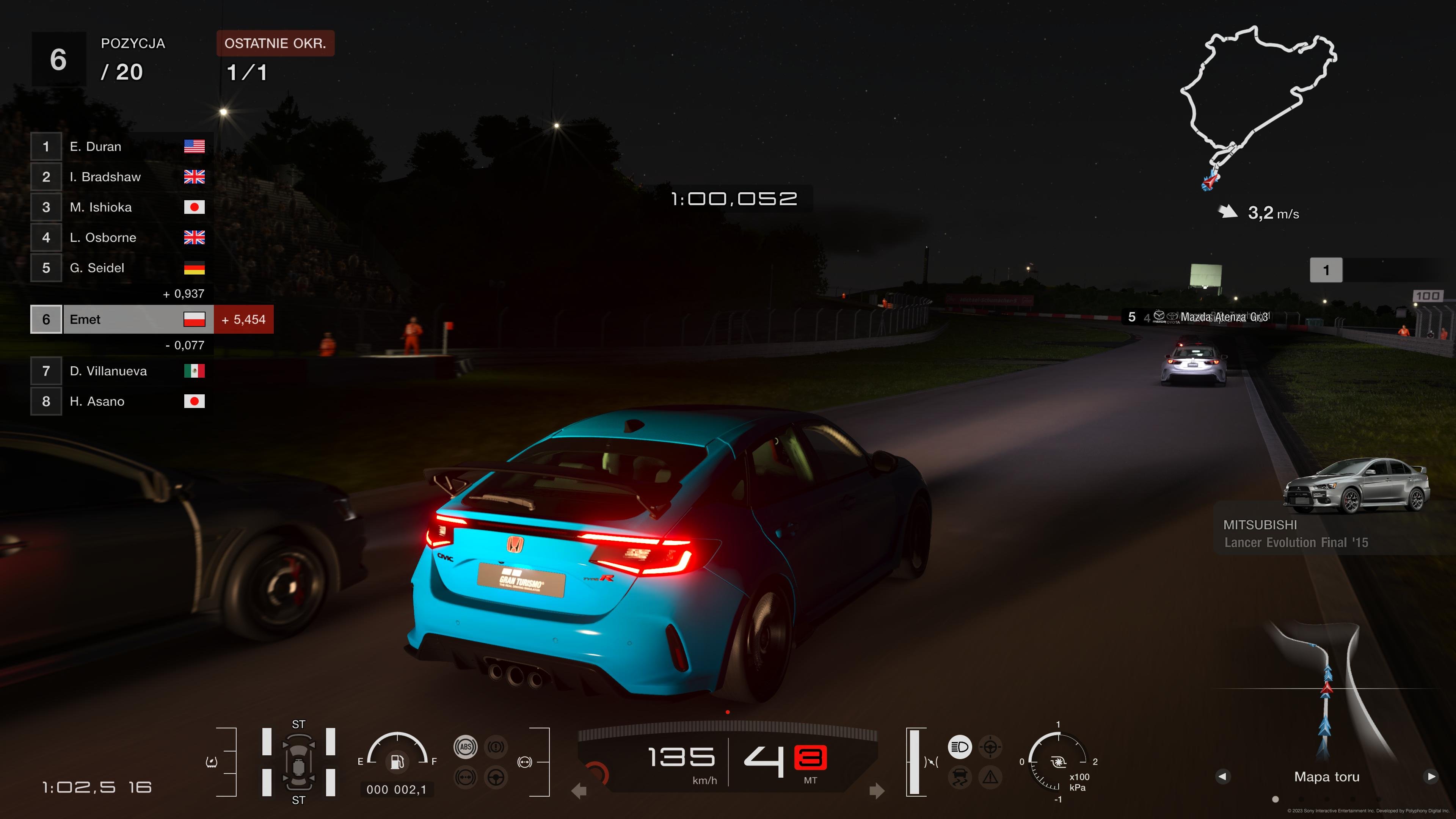Click the hazard warning triangle icon
The image size is (1456, 819).
[990, 777]
